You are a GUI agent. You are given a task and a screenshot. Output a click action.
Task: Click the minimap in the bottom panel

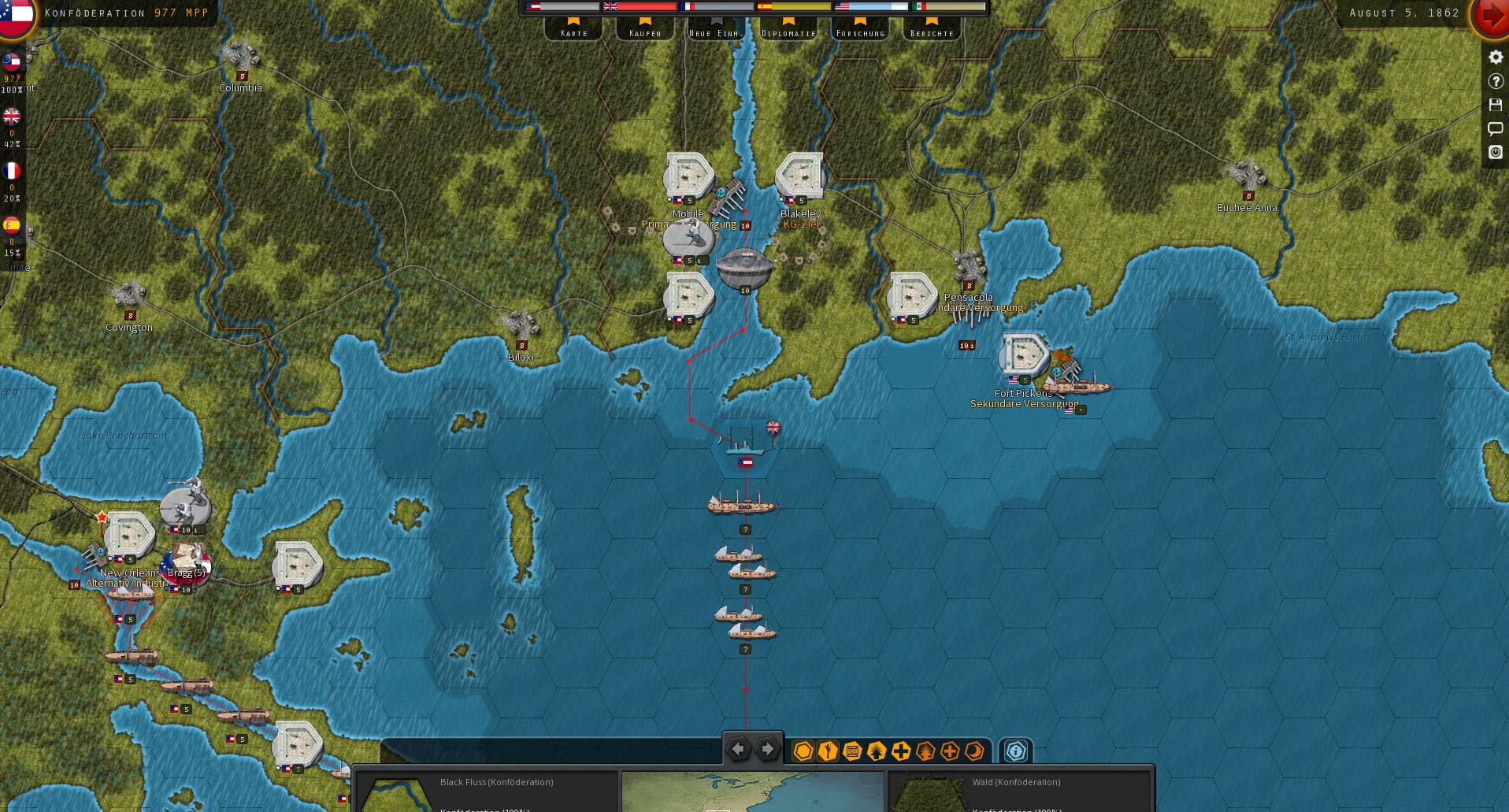752,791
